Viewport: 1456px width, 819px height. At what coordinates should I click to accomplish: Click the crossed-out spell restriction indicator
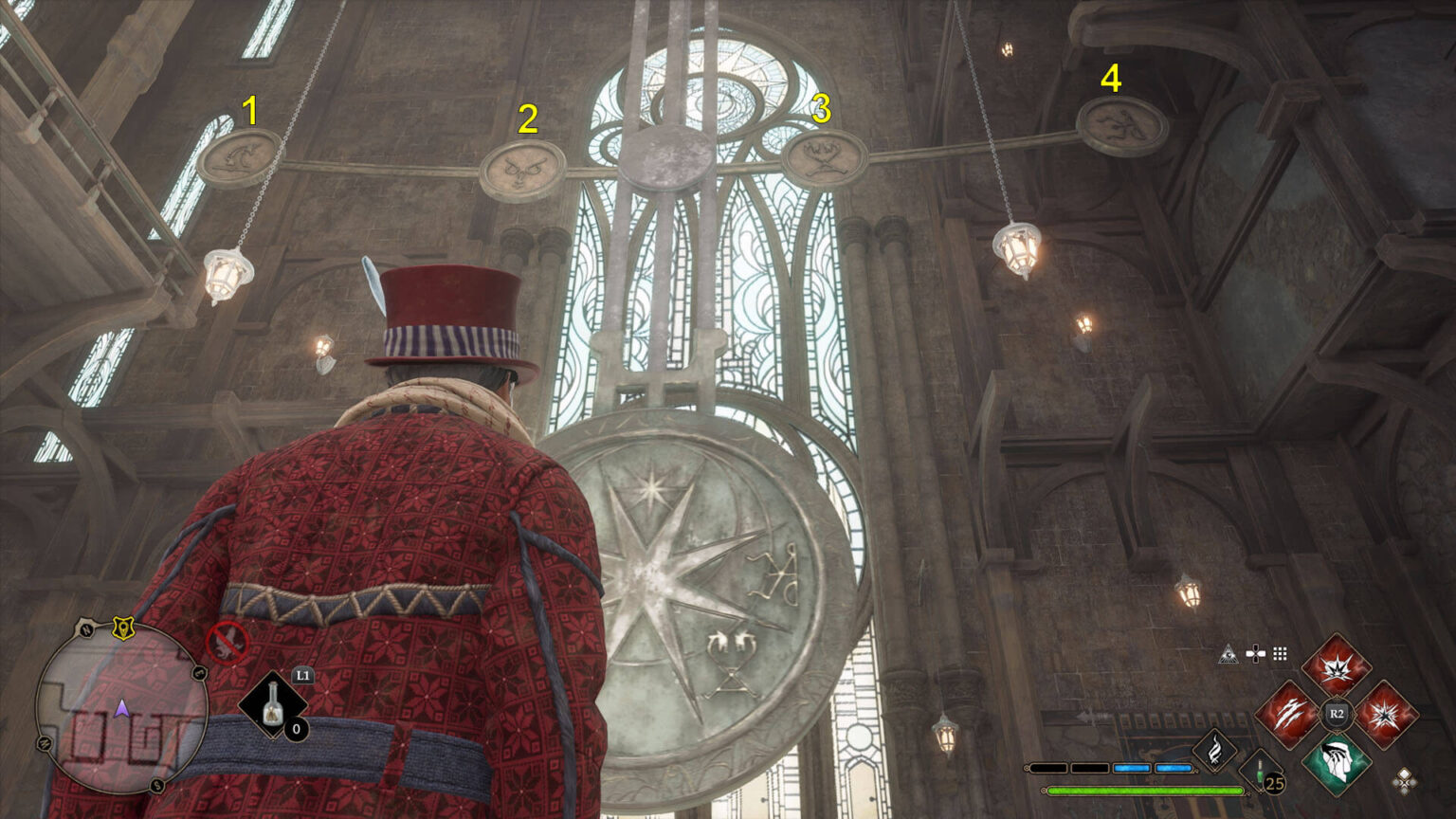[227, 645]
